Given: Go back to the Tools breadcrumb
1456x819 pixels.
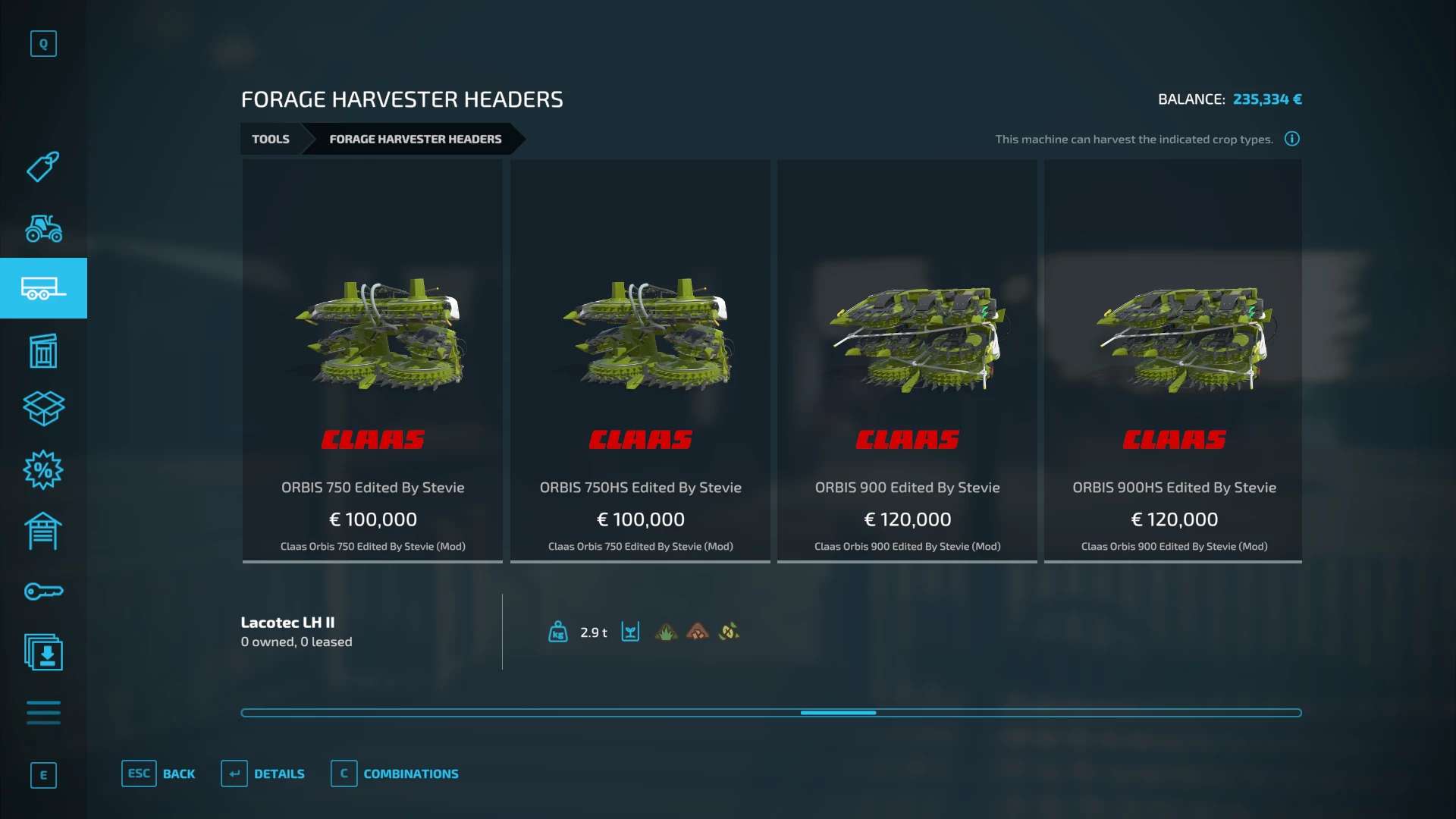Looking at the screenshot, I should click(x=271, y=139).
